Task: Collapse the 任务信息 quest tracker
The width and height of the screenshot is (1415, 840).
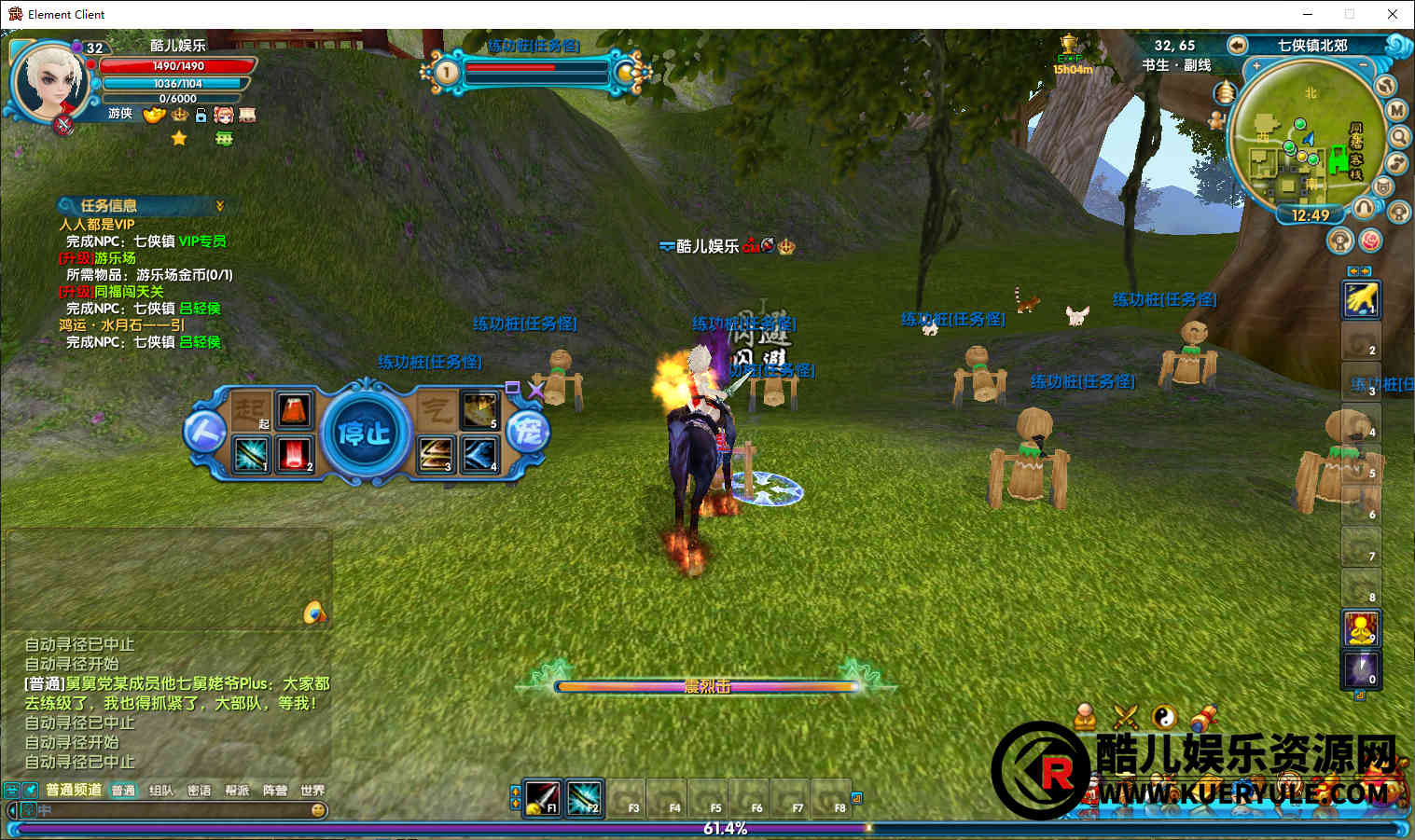Action: coord(220,206)
